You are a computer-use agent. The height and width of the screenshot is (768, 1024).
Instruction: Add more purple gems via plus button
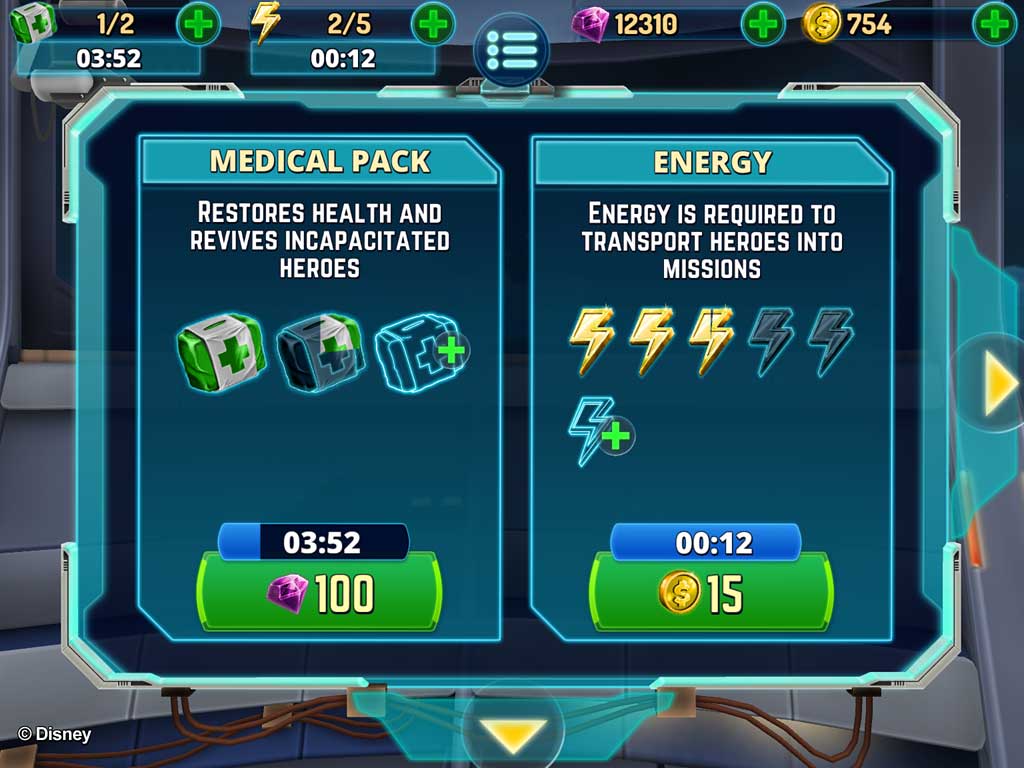762,24
